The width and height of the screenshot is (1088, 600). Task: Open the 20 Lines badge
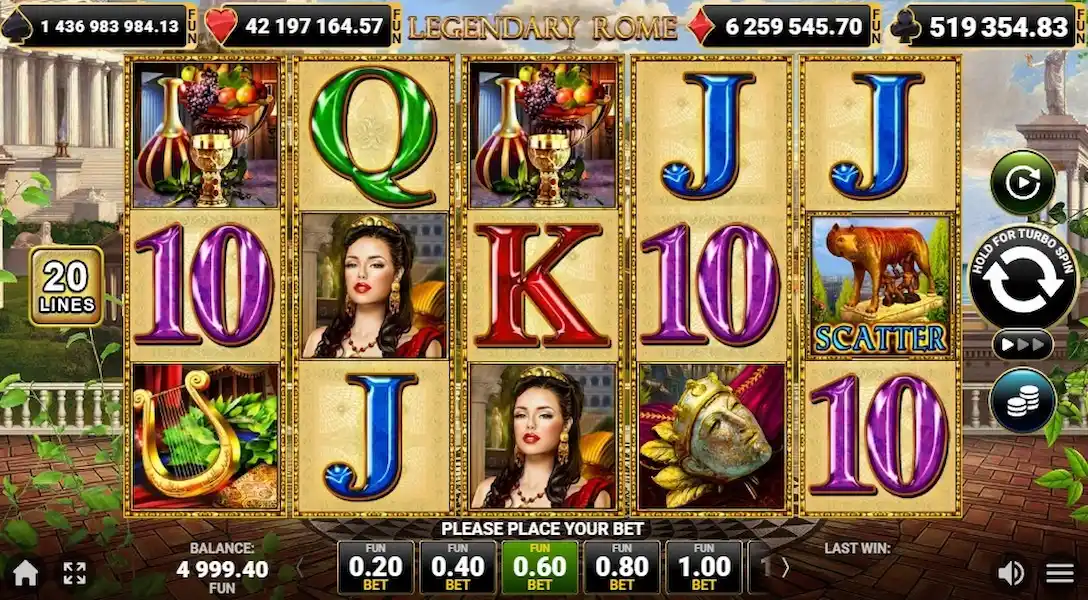pyautogui.click(x=67, y=286)
